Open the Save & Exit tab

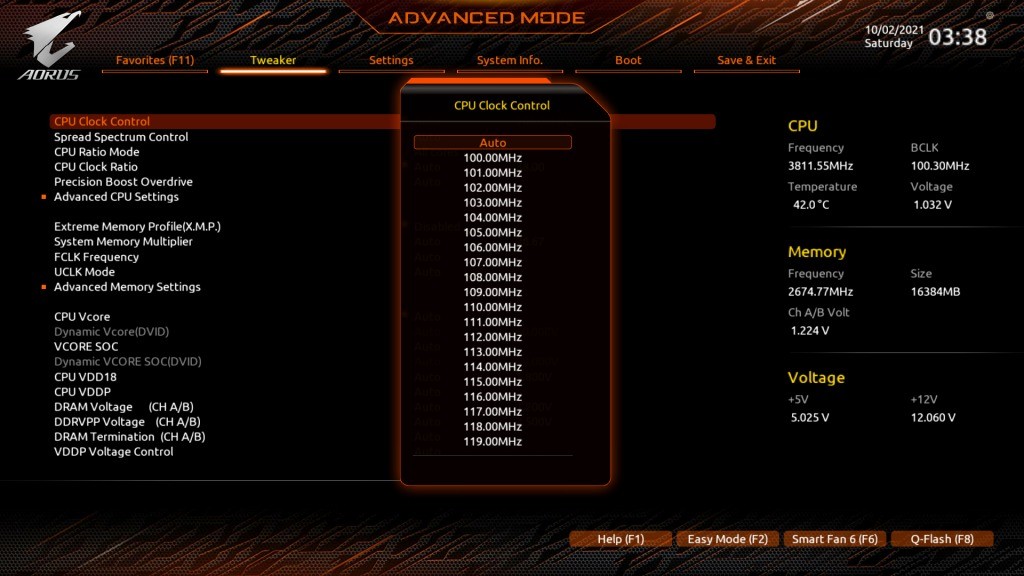(x=746, y=60)
